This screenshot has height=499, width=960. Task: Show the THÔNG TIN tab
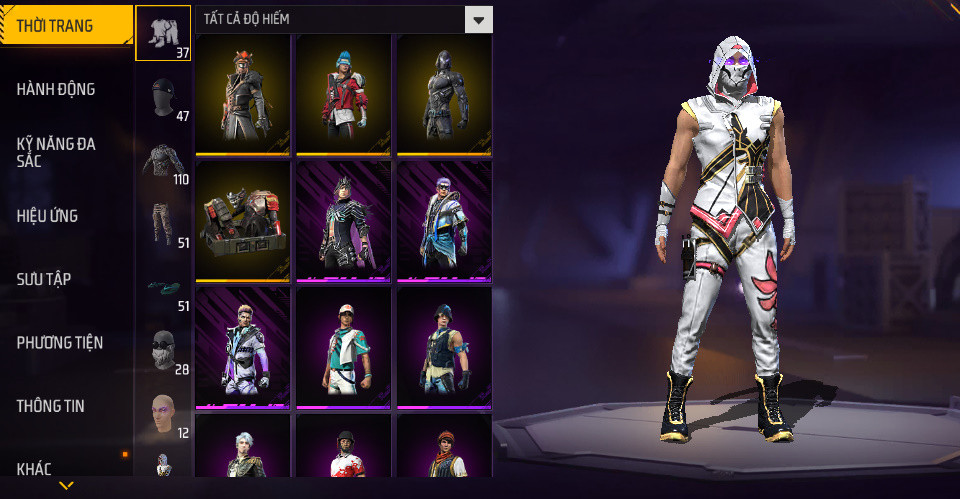50,406
